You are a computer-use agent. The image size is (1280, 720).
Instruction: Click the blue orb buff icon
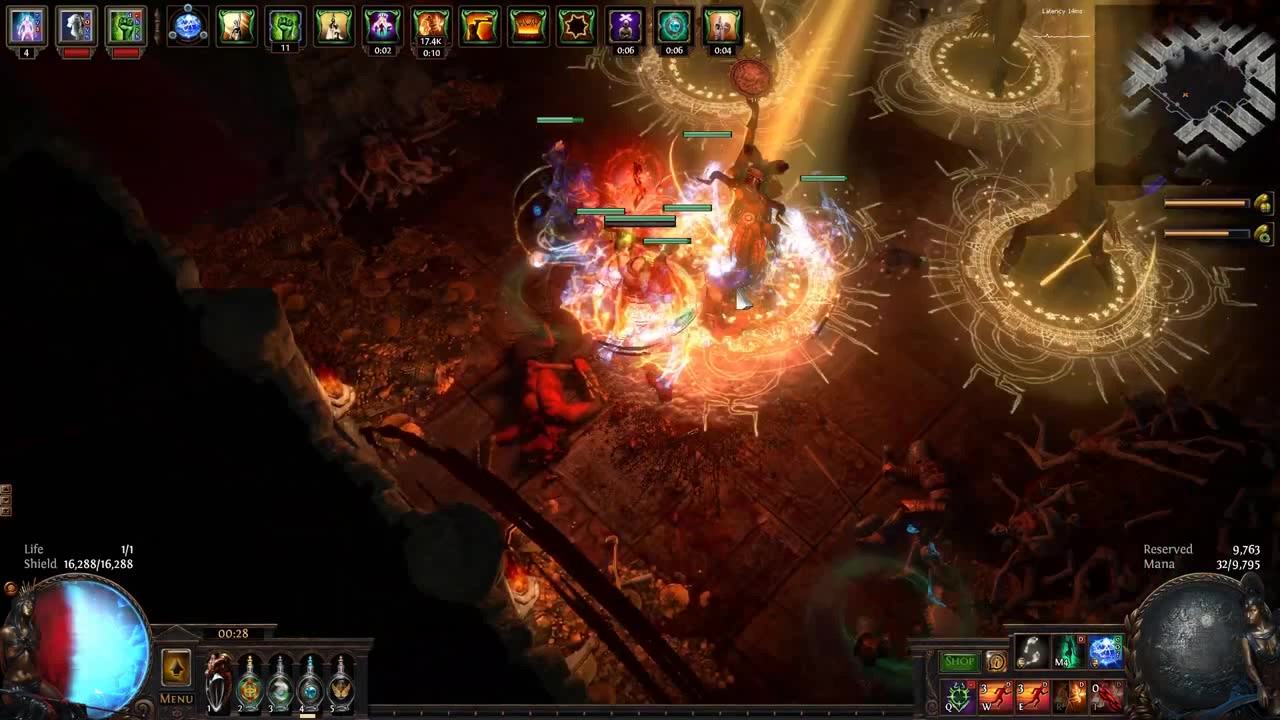pyautogui.click(x=187, y=26)
